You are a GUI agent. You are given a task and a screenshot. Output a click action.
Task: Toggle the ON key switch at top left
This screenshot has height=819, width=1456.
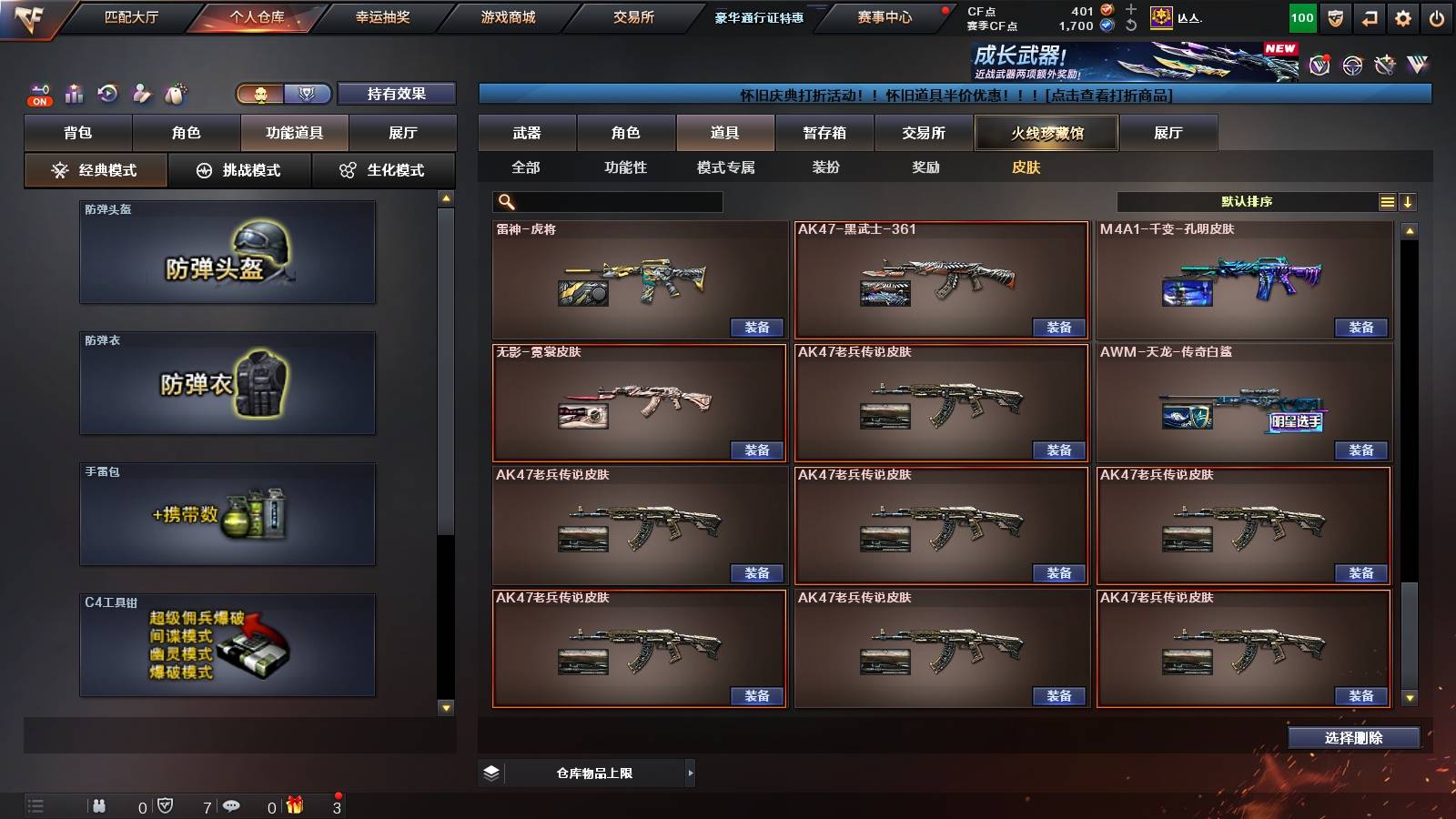pos(39,95)
